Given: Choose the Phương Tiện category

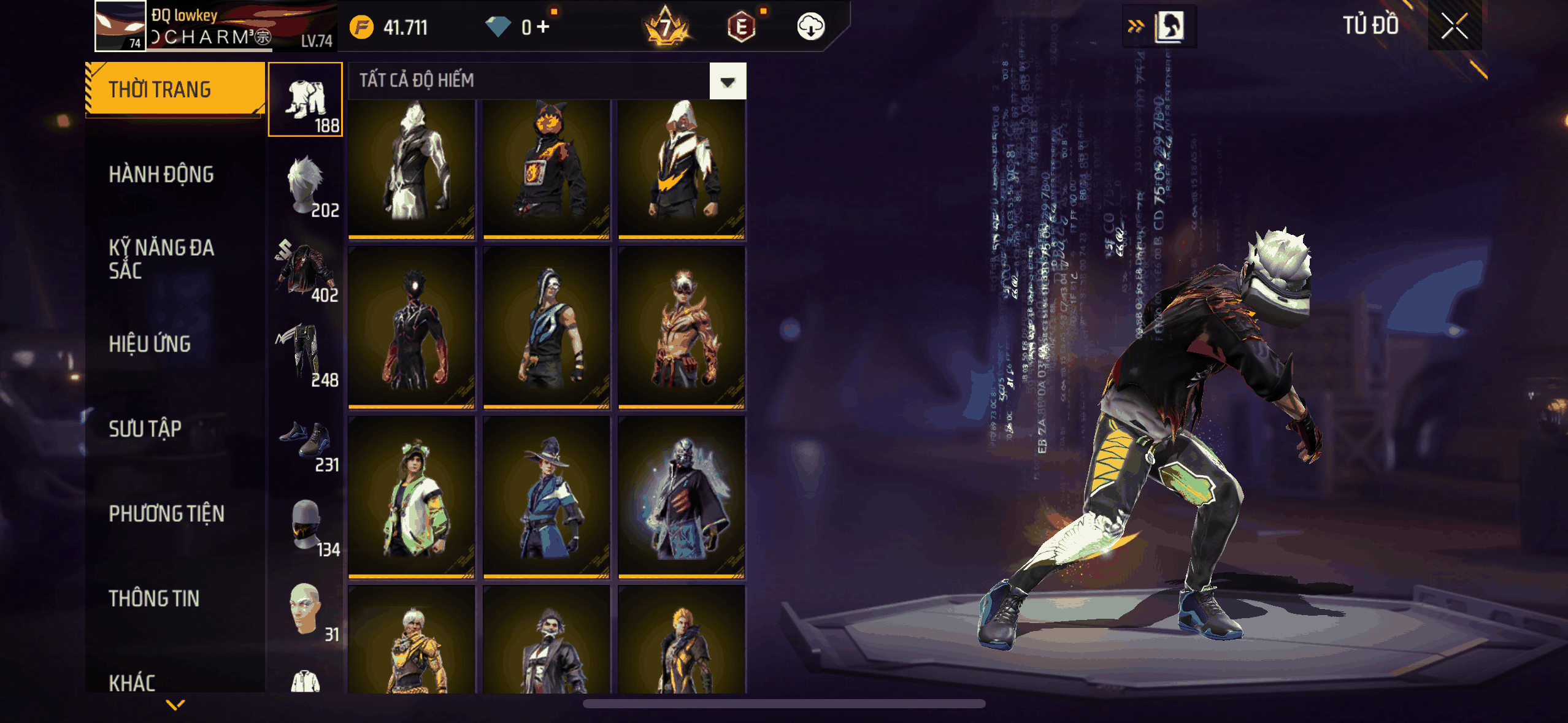Looking at the screenshot, I should (x=166, y=514).
